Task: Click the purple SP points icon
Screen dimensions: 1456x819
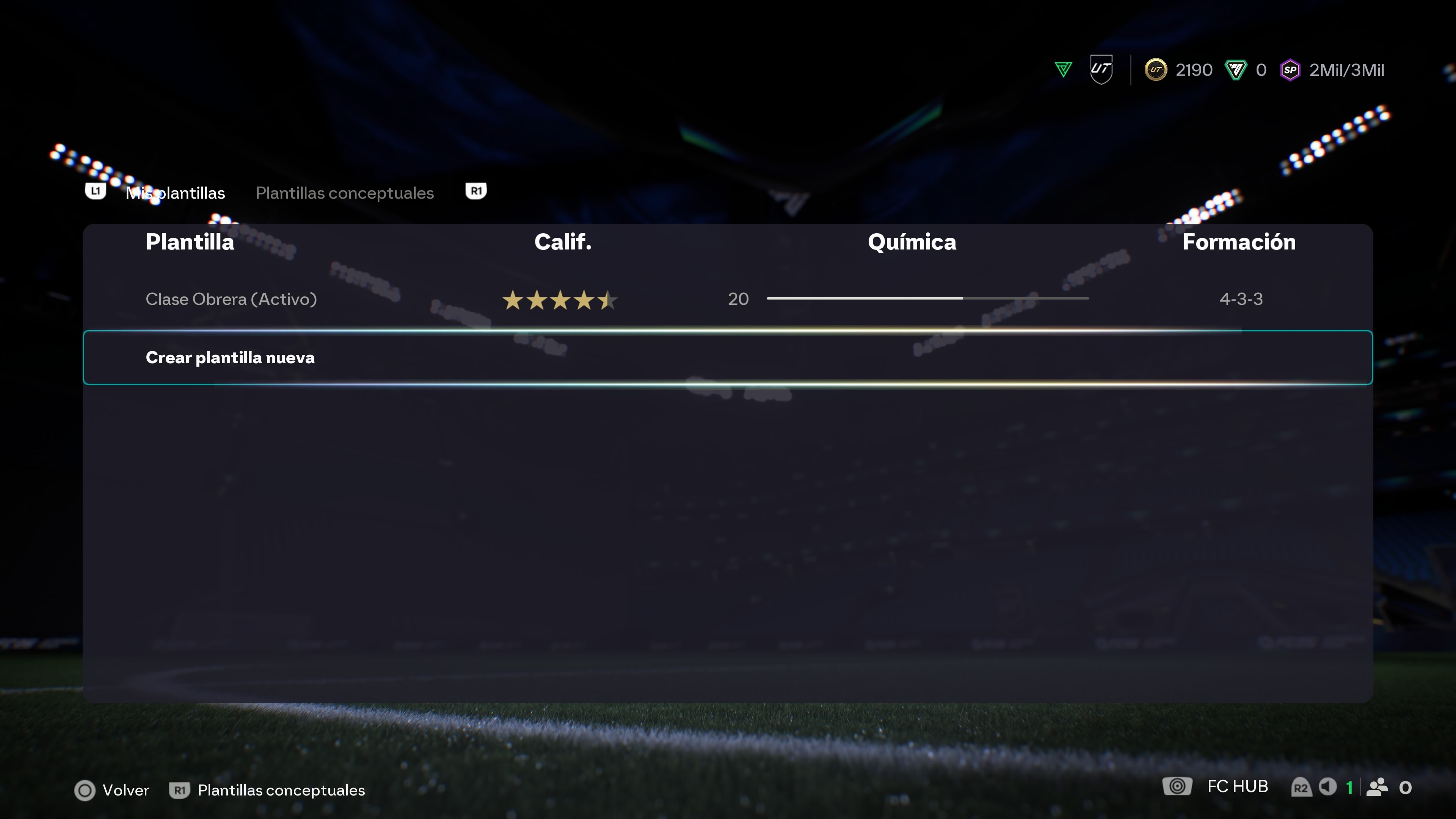Action: click(x=1290, y=70)
